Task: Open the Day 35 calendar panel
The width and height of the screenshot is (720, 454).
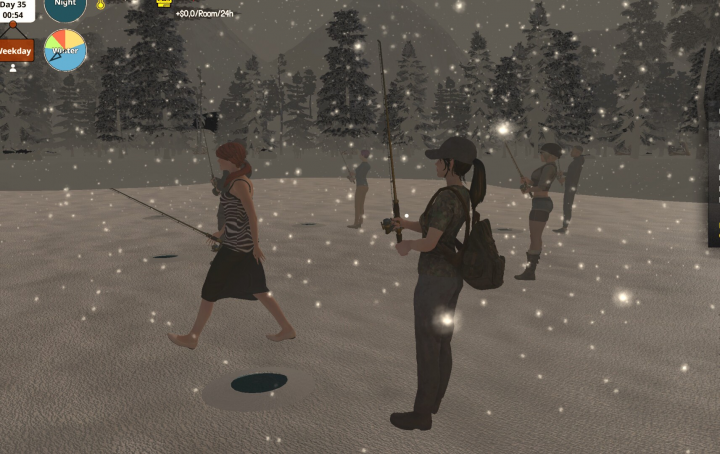Action: point(15,9)
